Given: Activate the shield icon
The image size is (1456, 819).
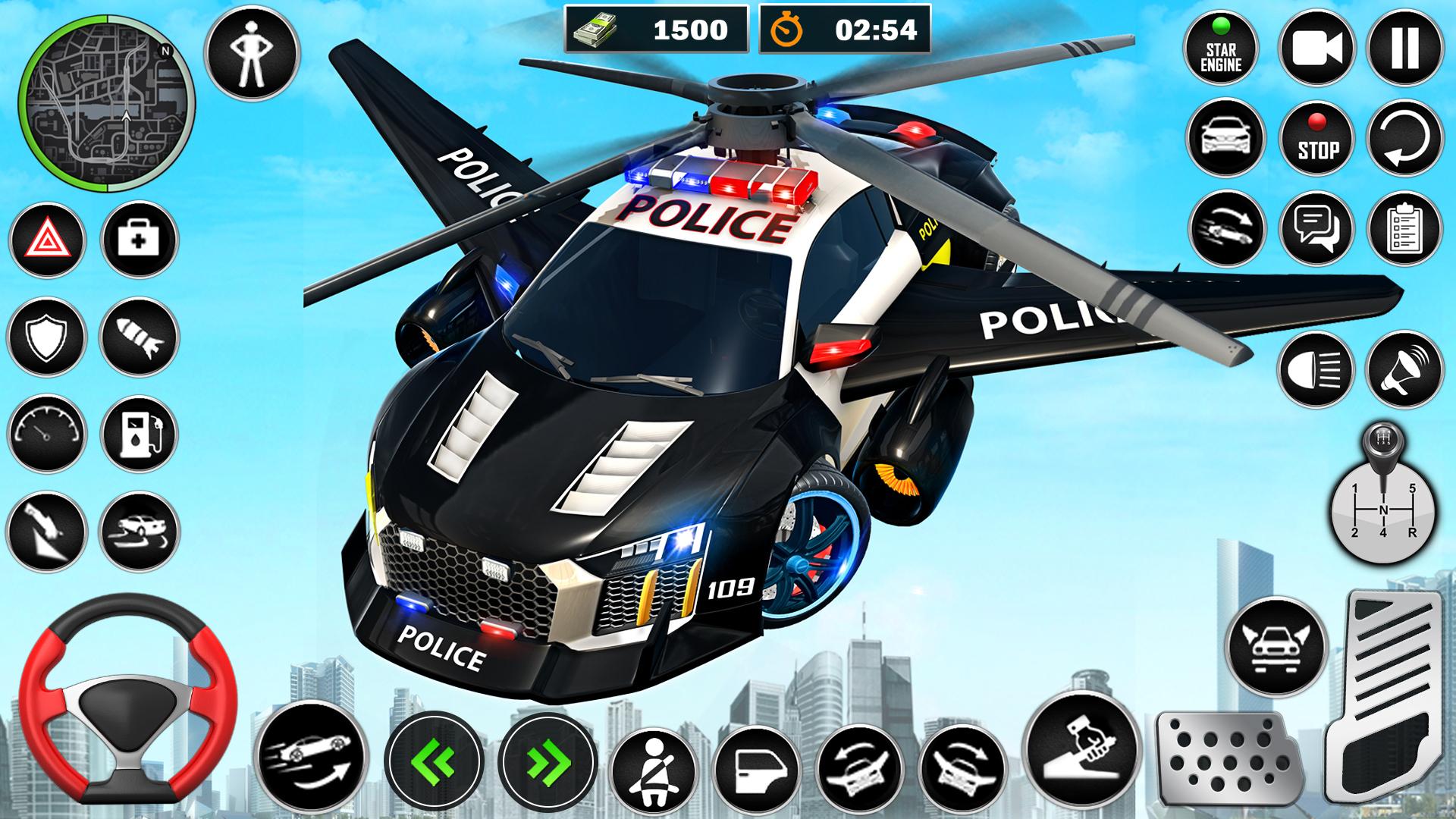Looking at the screenshot, I should (x=47, y=337).
